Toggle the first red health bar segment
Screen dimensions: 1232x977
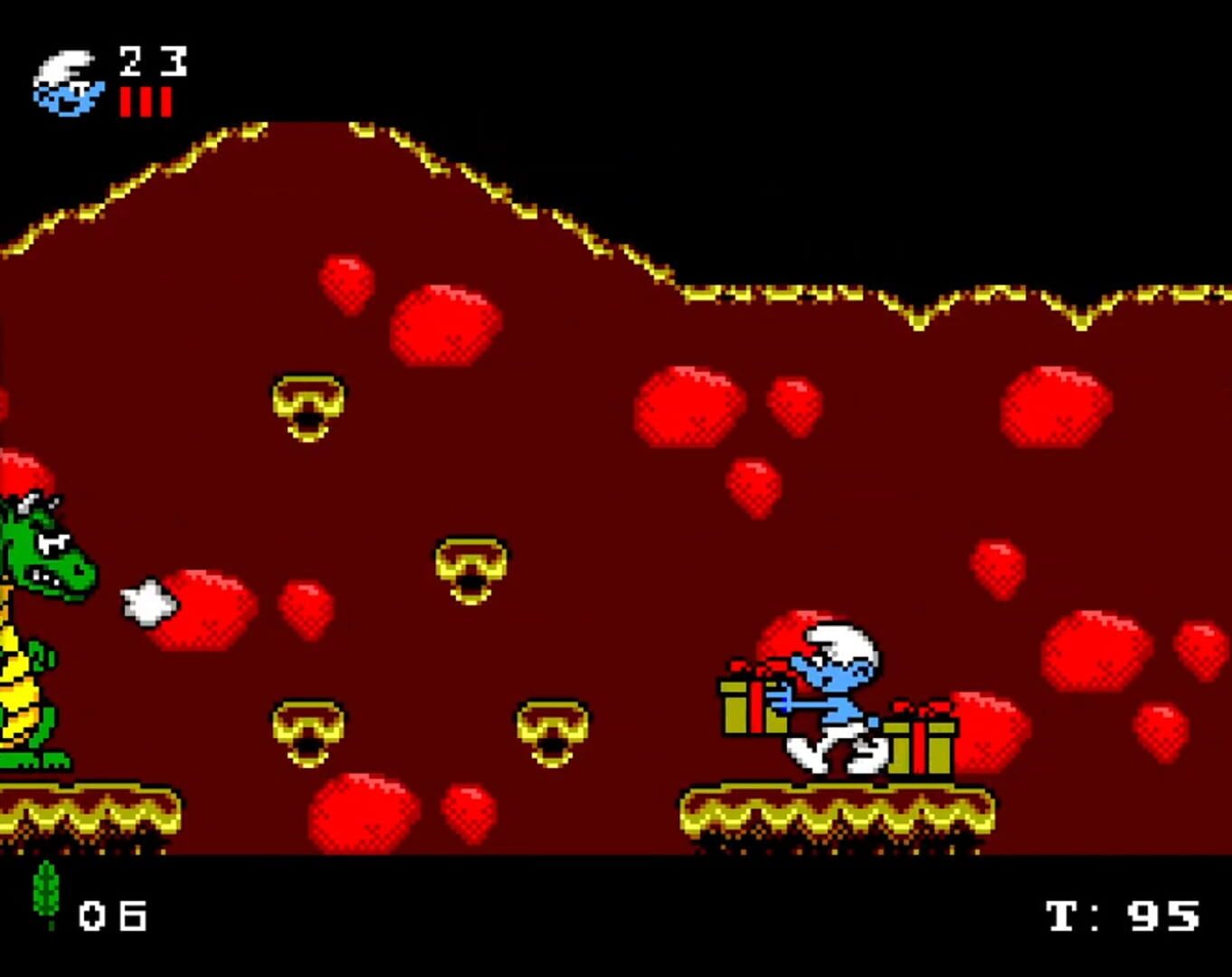click(x=123, y=102)
